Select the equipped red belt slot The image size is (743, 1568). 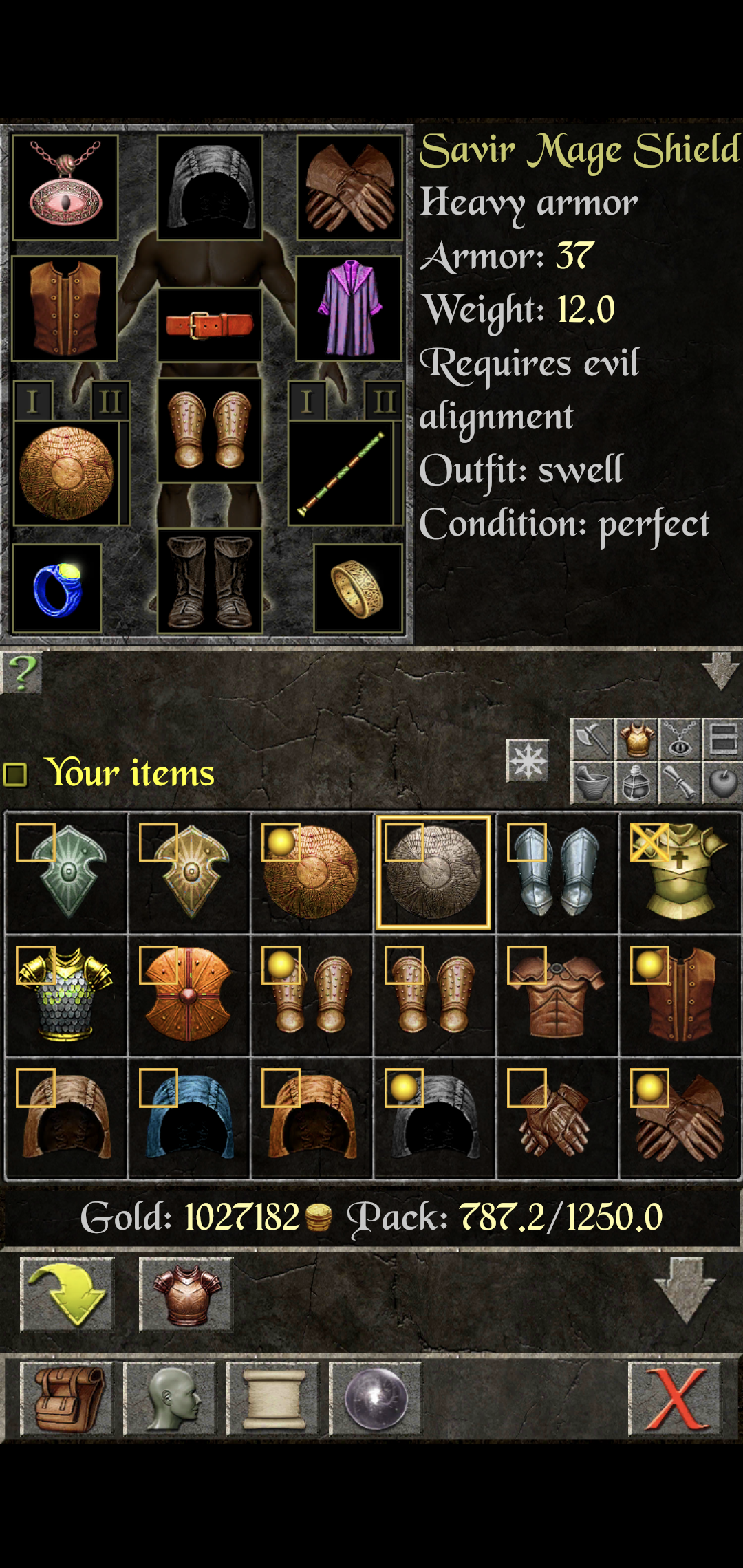[x=210, y=325]
